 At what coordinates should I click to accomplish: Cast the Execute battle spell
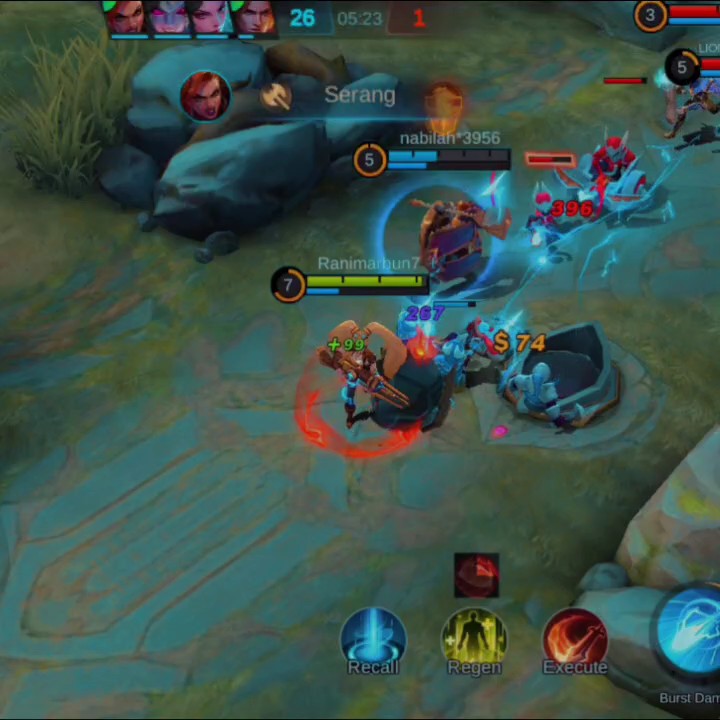tap(575, 640)
